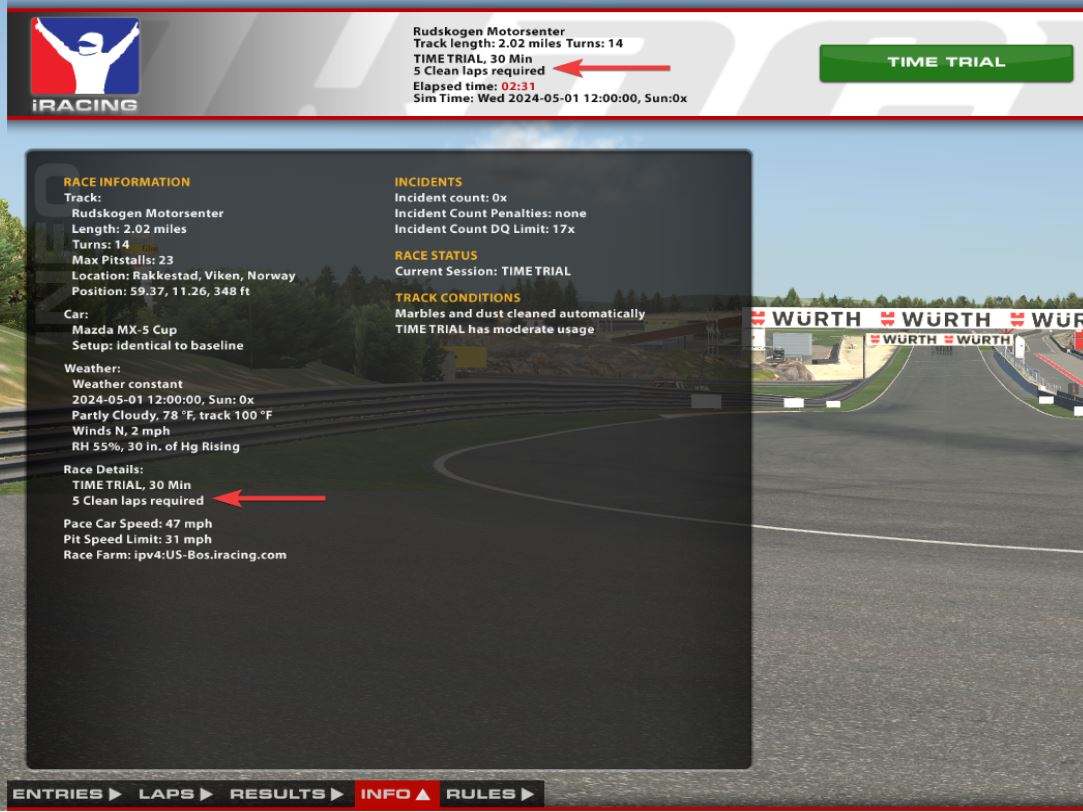Click the iRacing logo
1083x812 pixels.
[84, 64]
